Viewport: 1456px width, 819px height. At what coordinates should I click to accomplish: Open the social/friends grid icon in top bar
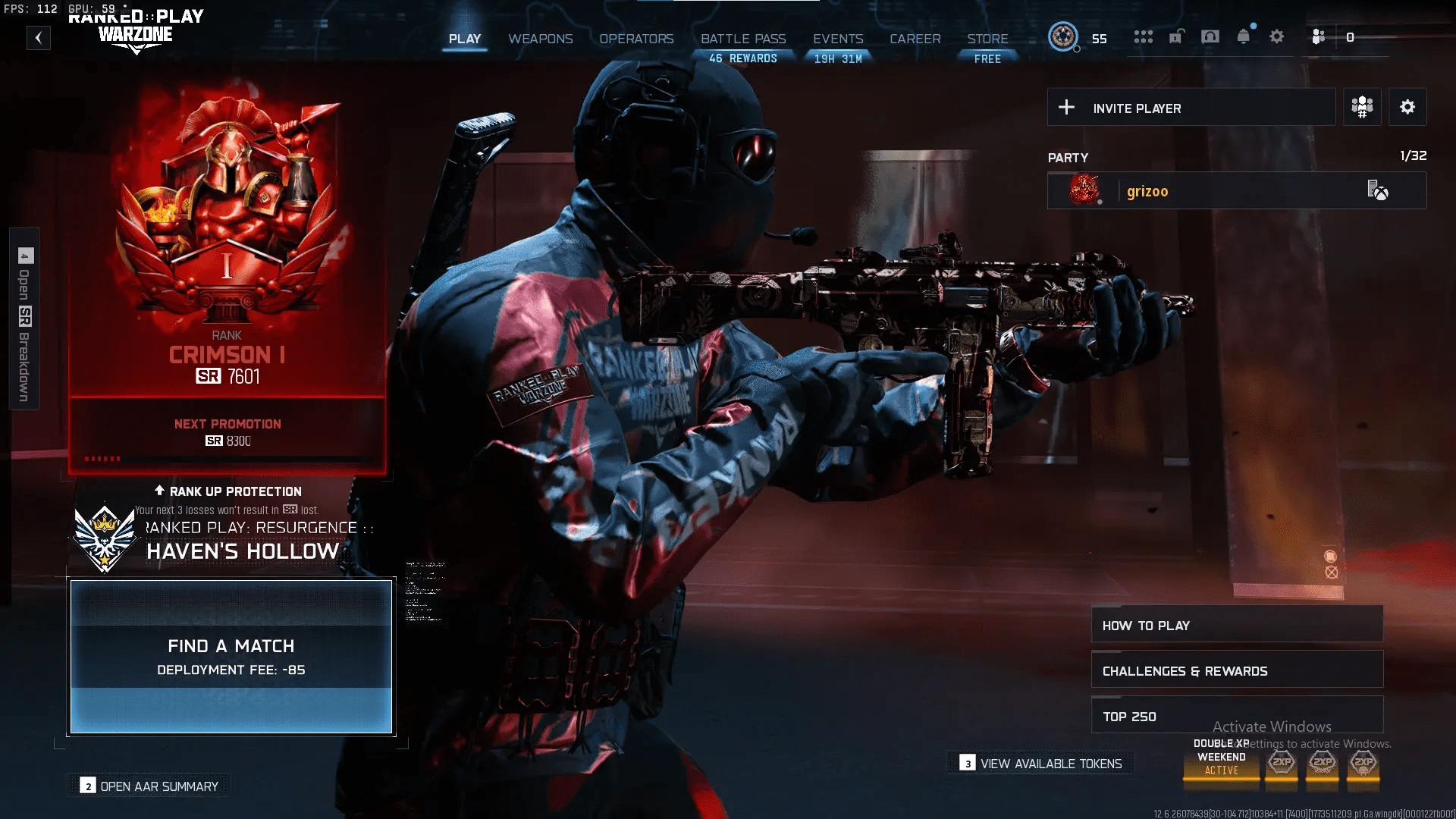(x=1144, y=36)
